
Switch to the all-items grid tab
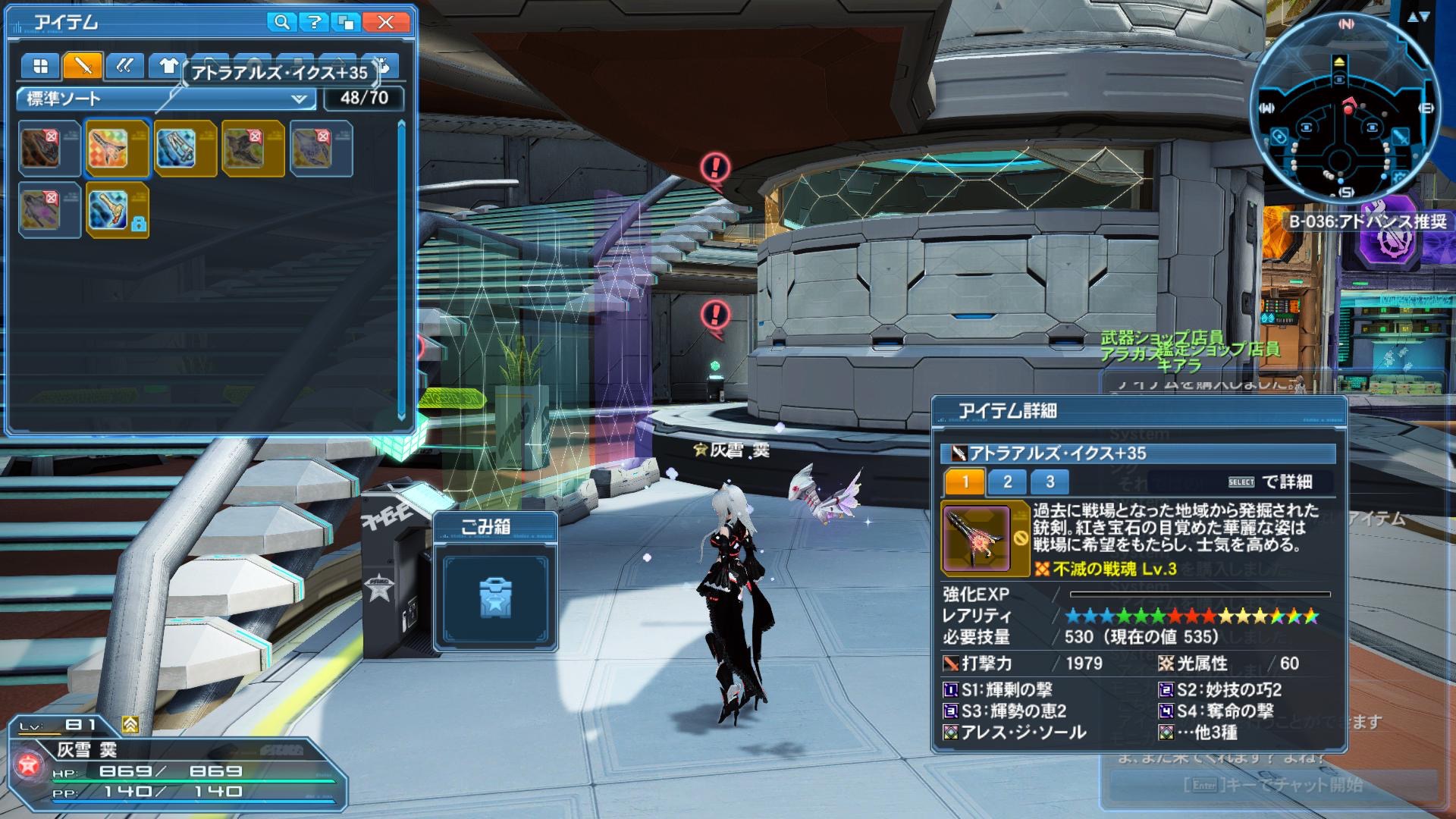click(x=40, y=66)
